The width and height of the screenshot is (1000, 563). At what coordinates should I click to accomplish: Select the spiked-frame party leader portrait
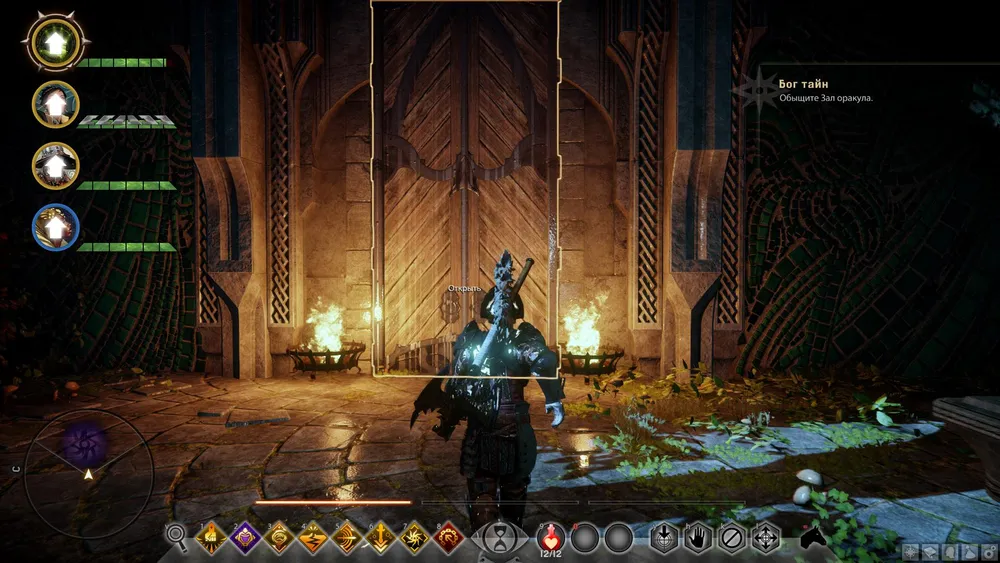click(x=56, y=42)
